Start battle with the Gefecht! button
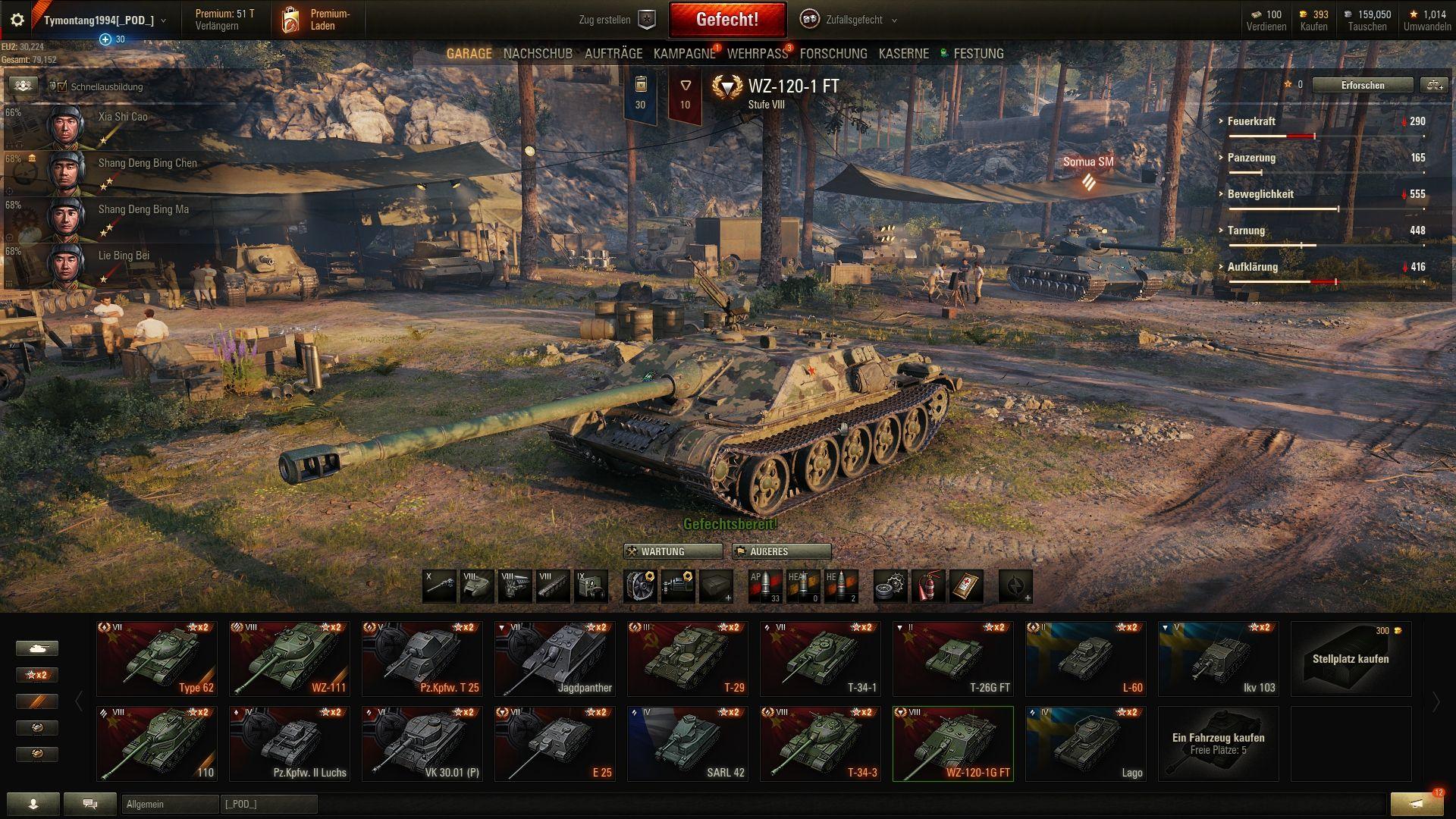The image size is (1456, 819). (x=726, y=20)
